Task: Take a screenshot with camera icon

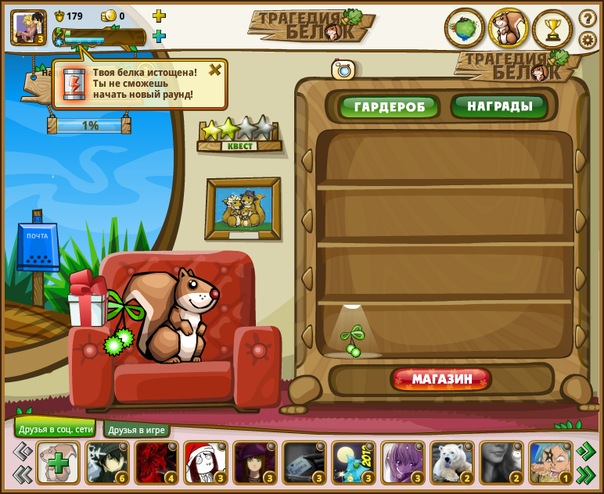Action: [x=344, y=69]
